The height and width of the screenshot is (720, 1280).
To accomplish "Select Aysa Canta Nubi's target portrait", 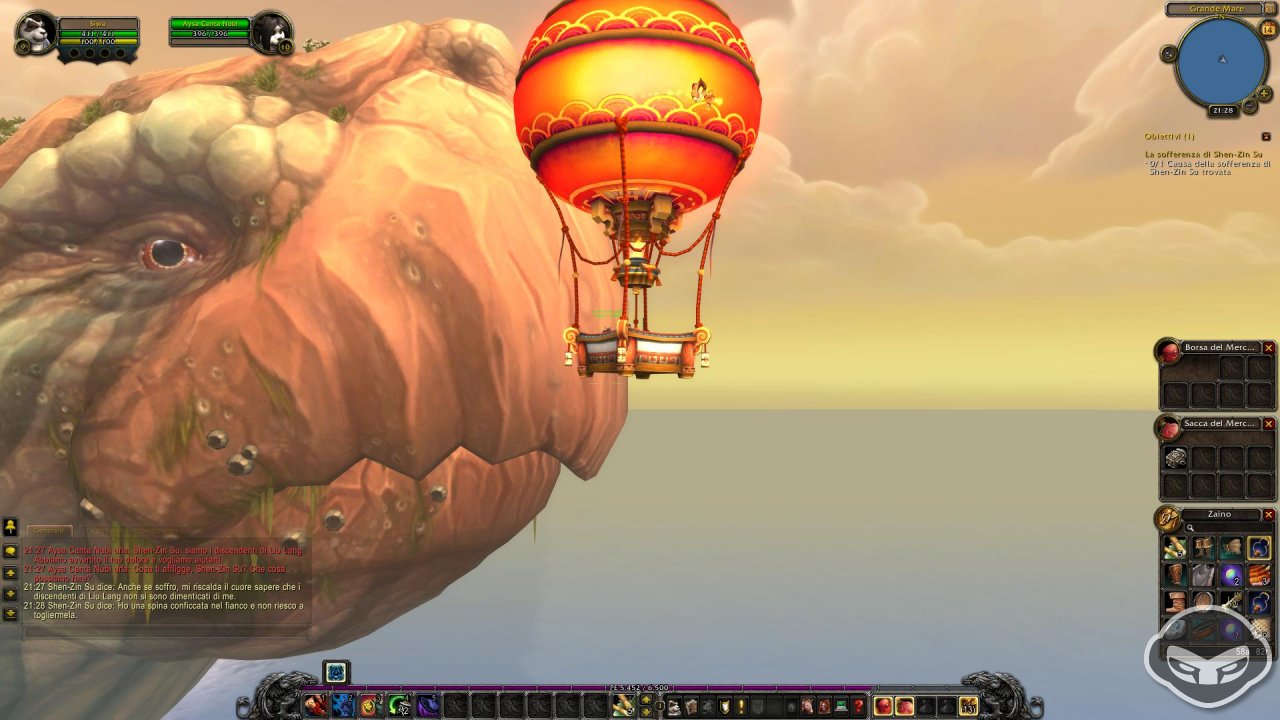I will click(x=271, y=32).
